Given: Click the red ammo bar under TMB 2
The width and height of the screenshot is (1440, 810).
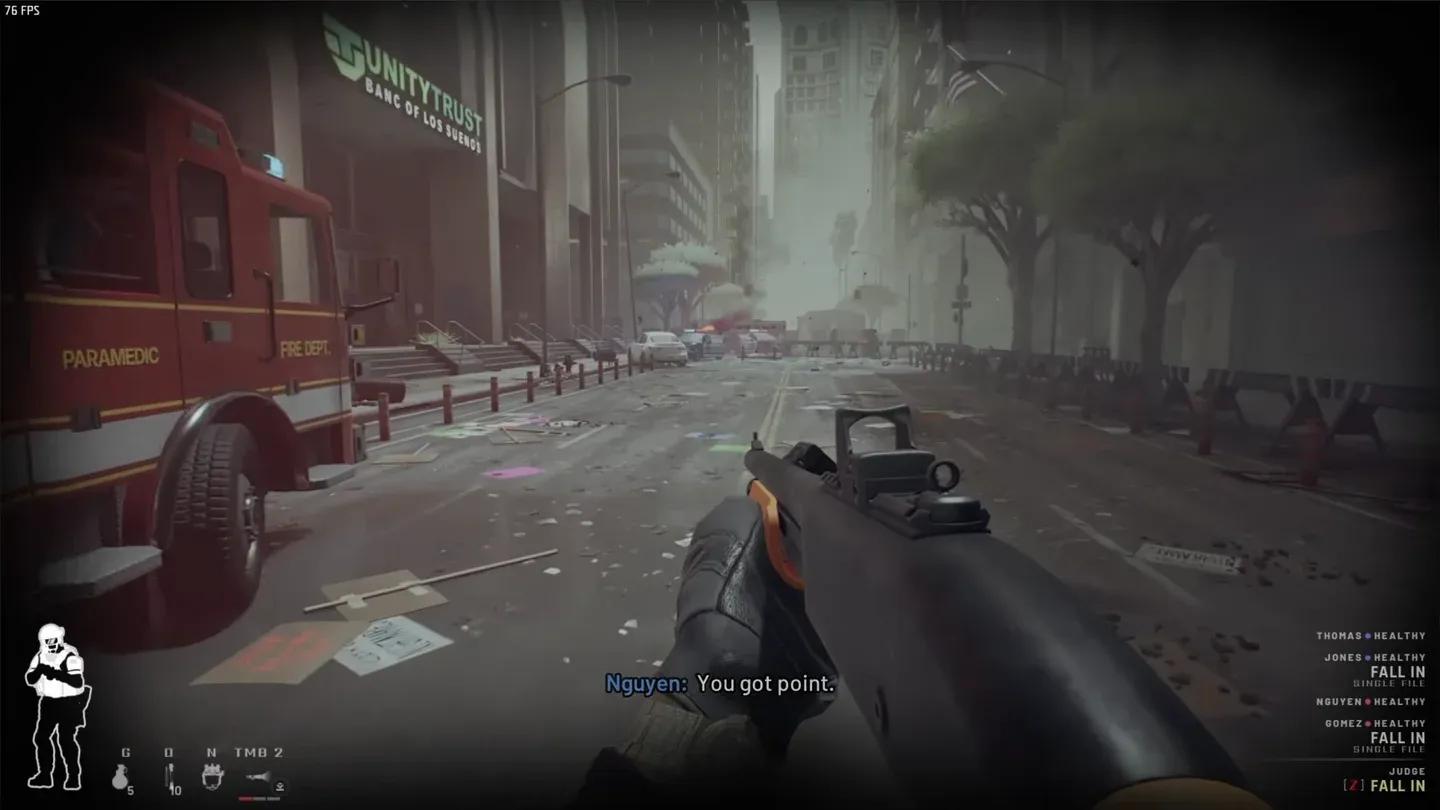Looking at the screenshot, I should (x=260, y=798).
